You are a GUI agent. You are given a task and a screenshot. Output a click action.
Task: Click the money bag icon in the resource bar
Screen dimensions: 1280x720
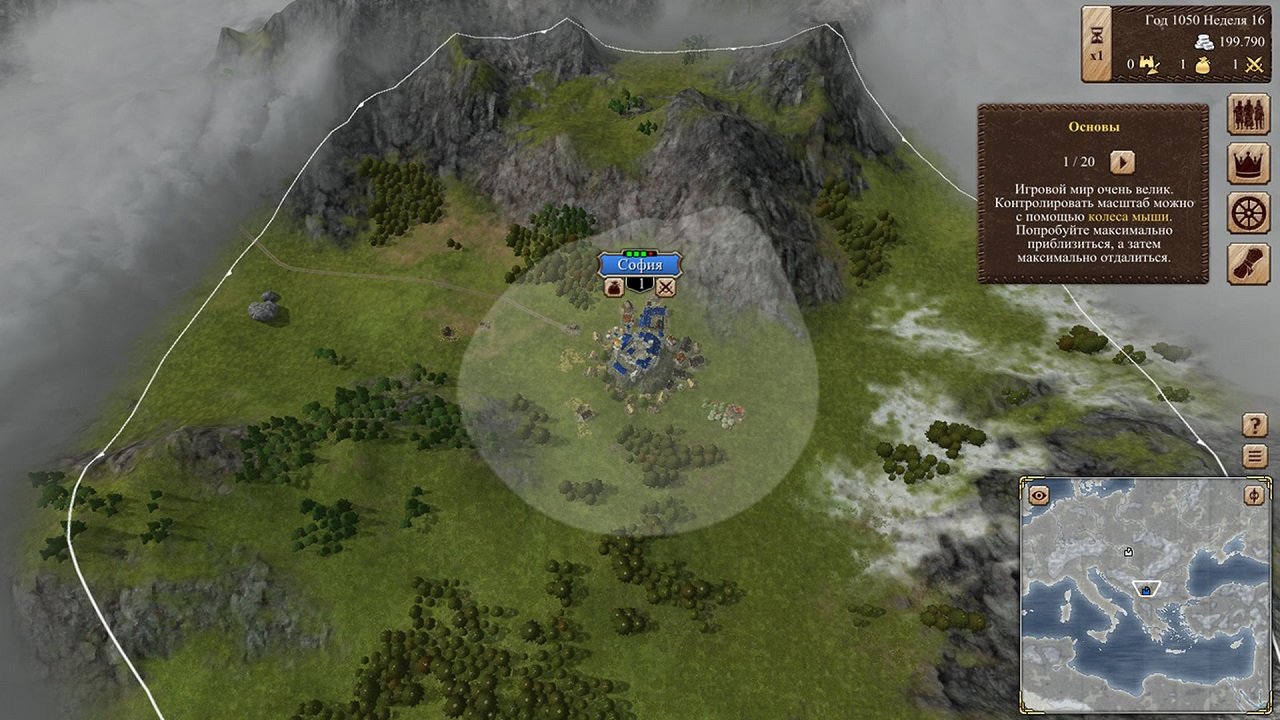click(1202, 66)
